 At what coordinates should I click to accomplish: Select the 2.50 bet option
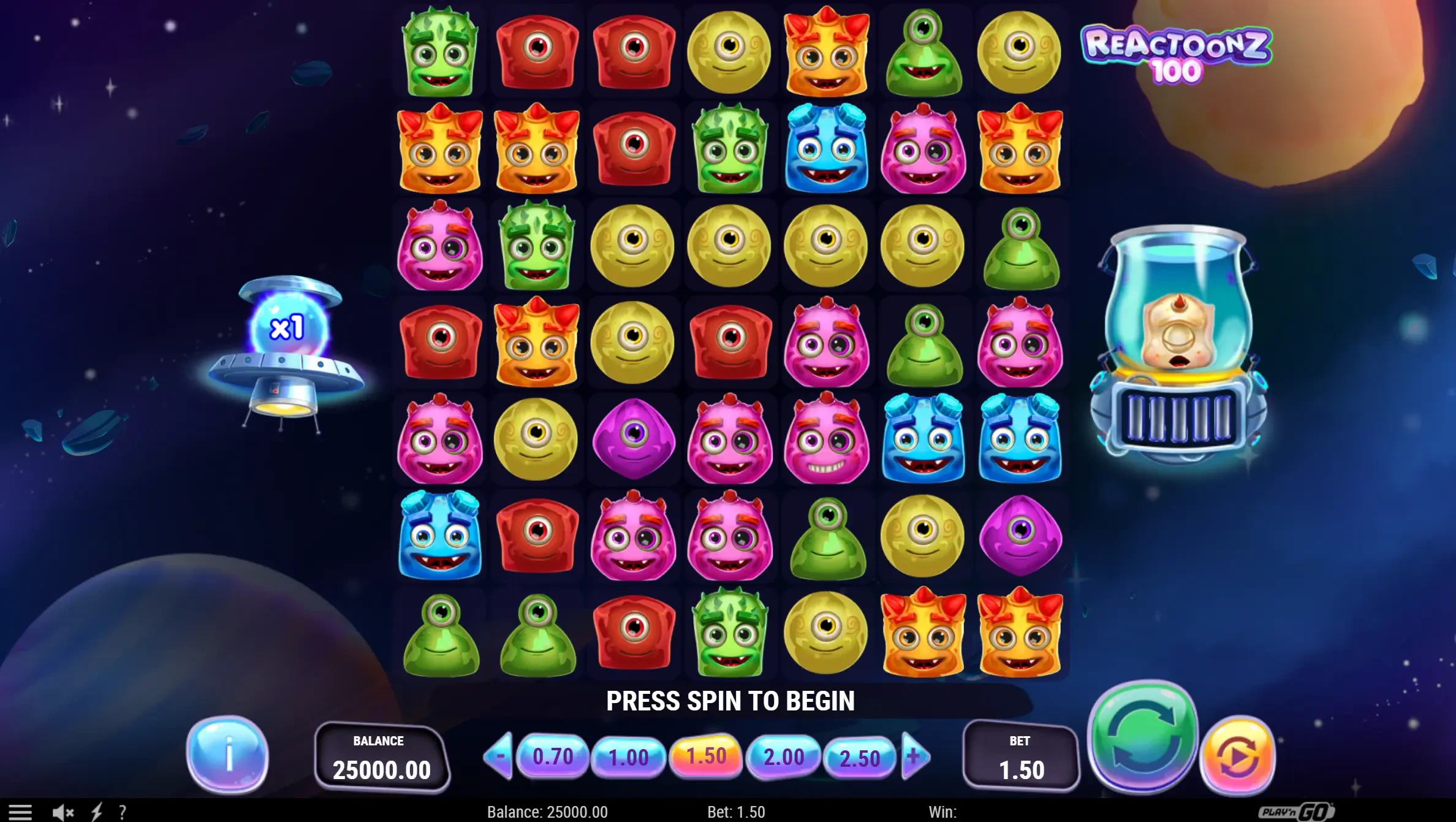(860, 756)
